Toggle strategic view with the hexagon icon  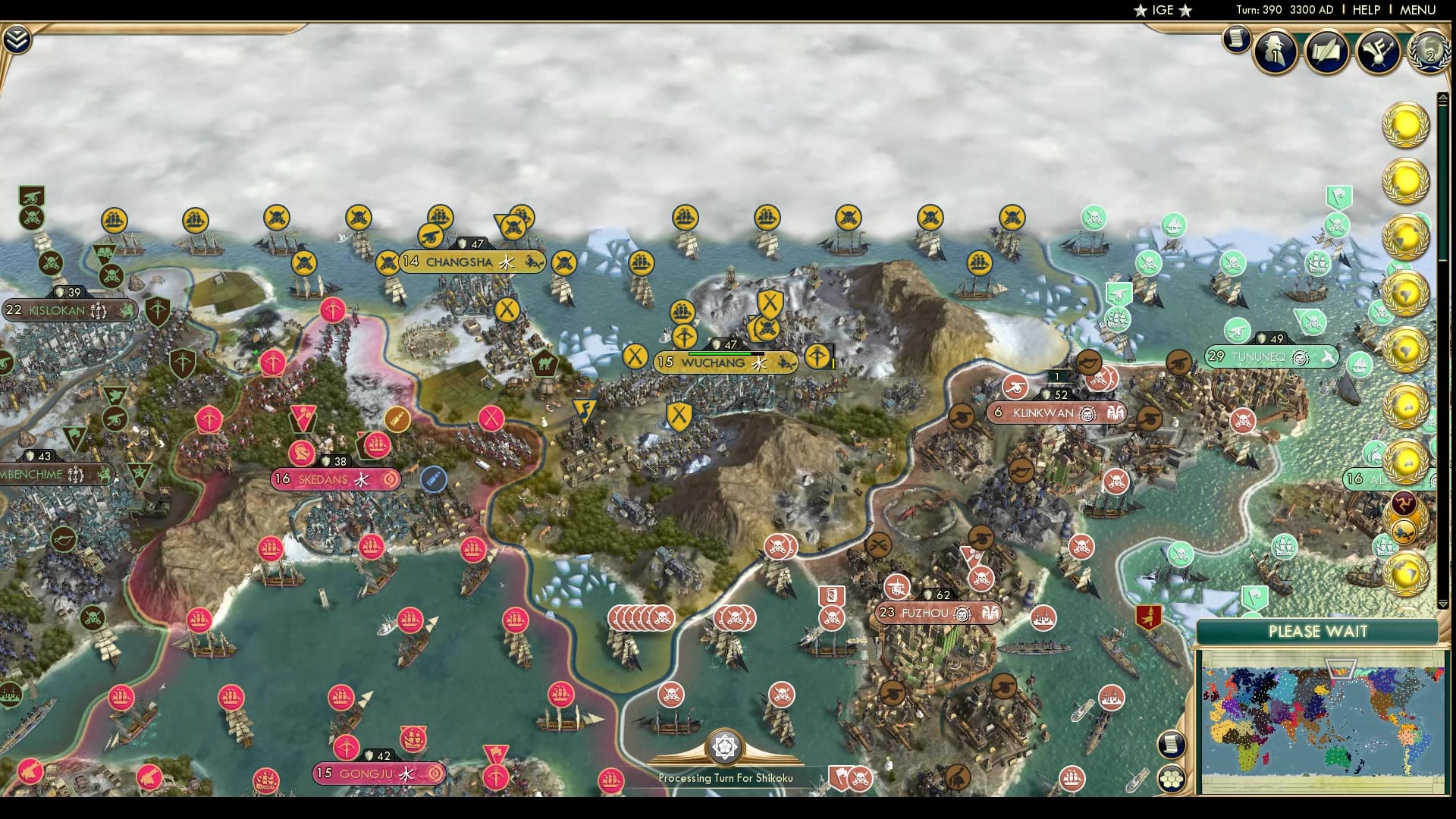[1173, 777]
